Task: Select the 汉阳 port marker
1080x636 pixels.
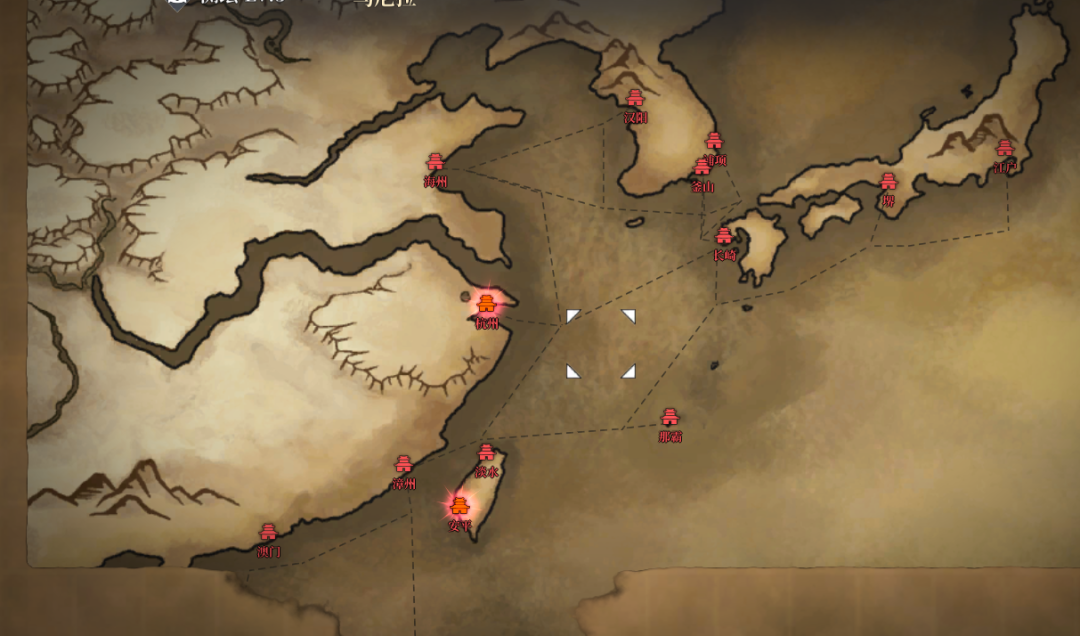Action: (x=635, y=98)
